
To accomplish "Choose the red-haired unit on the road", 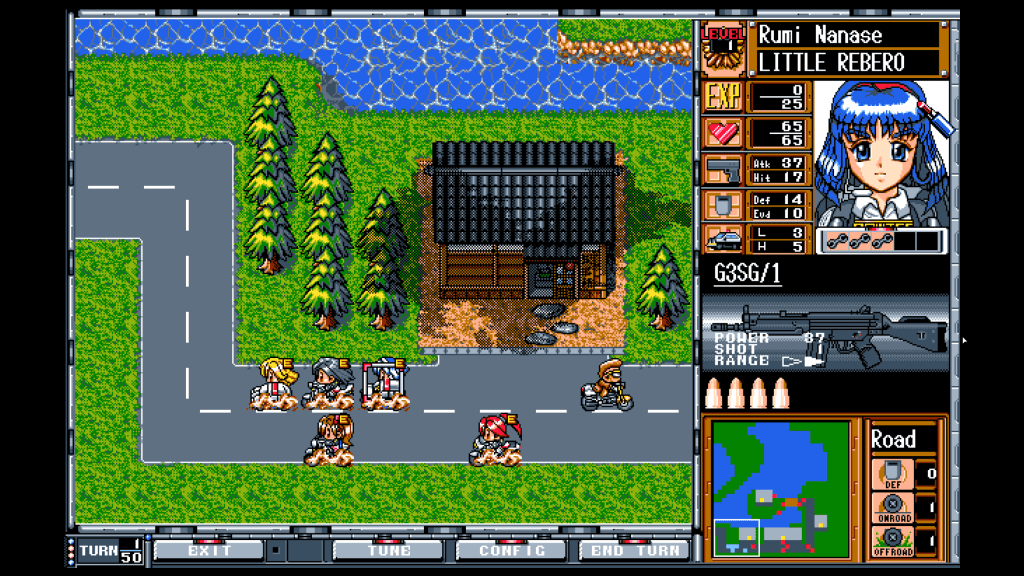I will coord(496,440).
